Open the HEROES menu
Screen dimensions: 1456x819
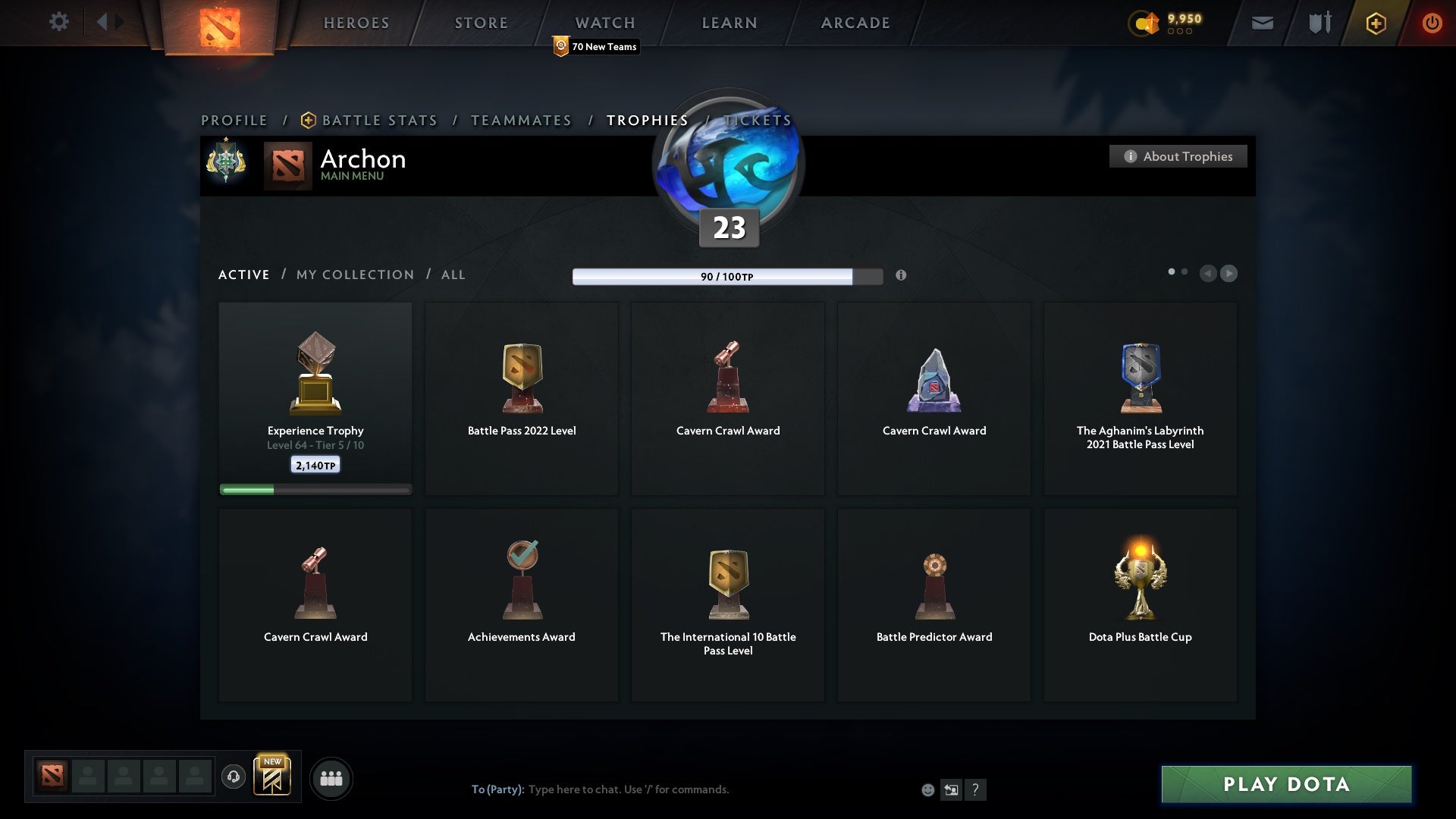click(356, 23)
